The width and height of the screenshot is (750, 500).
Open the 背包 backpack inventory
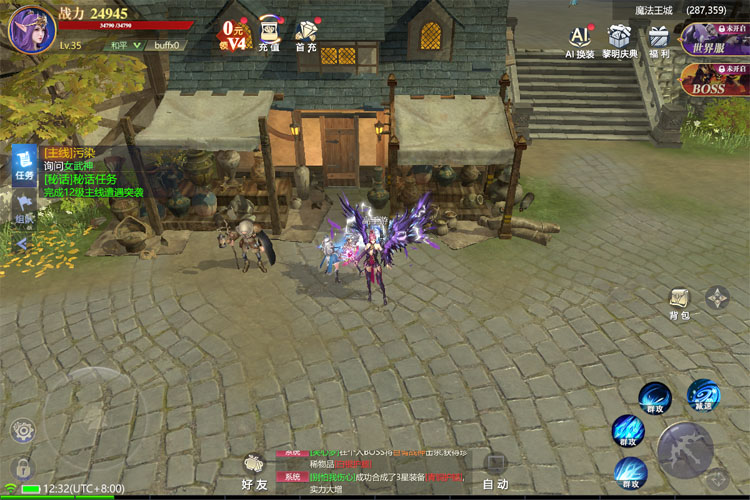click(680, 303)
